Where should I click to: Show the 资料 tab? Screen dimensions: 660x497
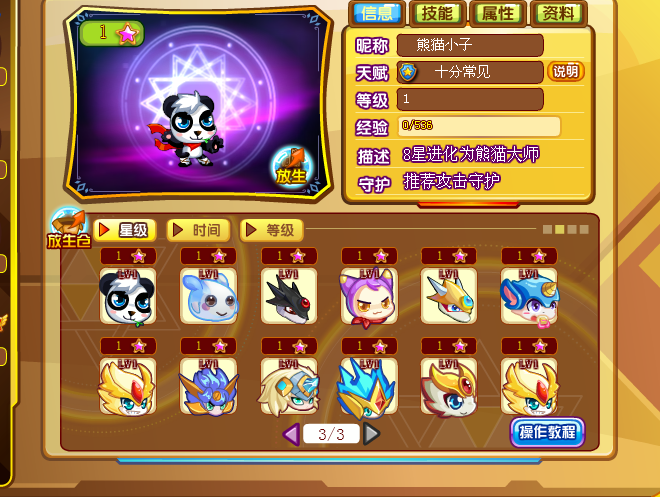tap(559, 13)
